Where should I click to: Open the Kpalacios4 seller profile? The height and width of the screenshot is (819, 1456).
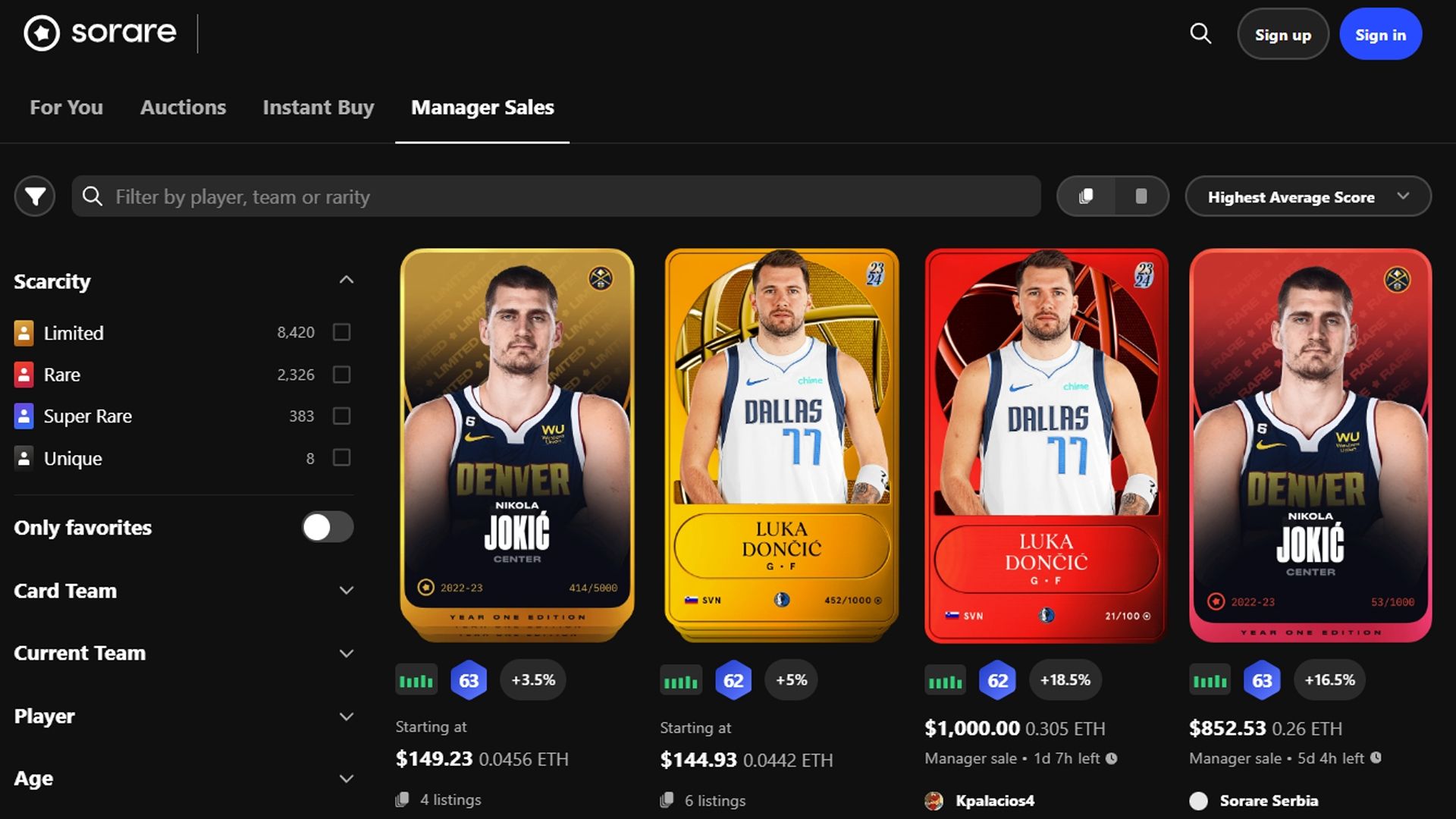tap(993, 800)
